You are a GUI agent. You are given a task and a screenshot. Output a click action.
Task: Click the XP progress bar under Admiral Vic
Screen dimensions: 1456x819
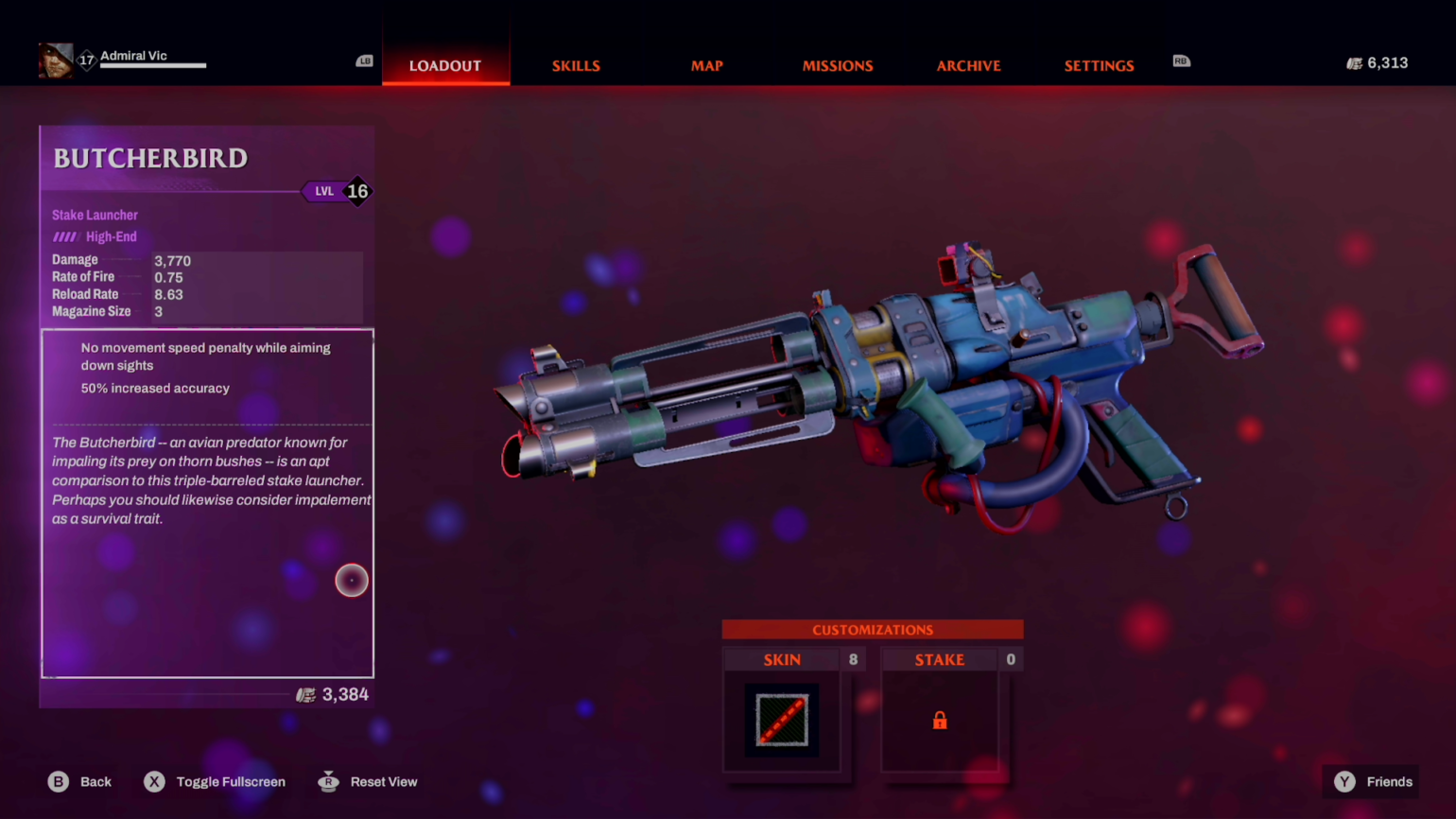(x=151, y=67)
